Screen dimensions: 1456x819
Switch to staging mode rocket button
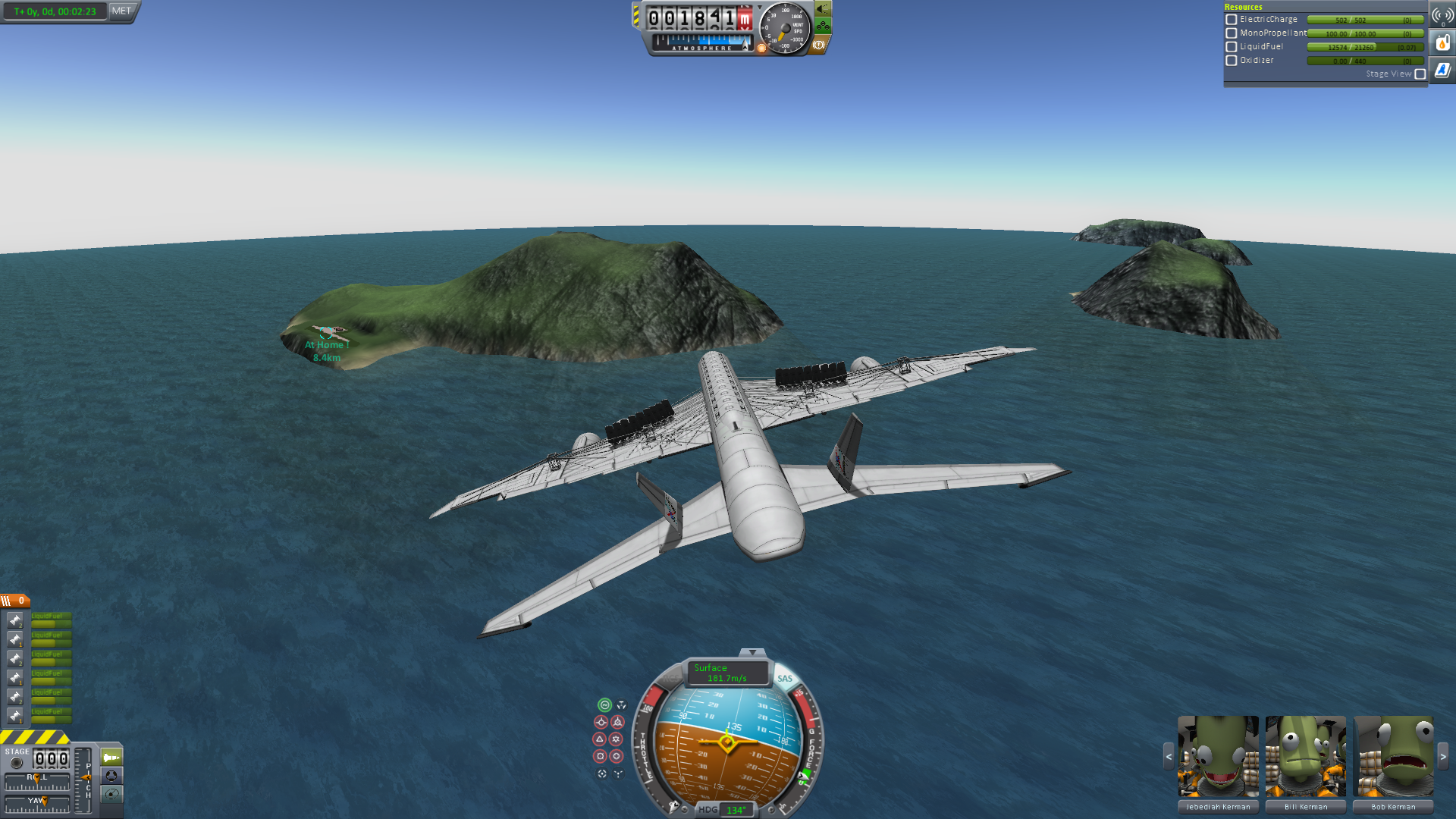111,758
